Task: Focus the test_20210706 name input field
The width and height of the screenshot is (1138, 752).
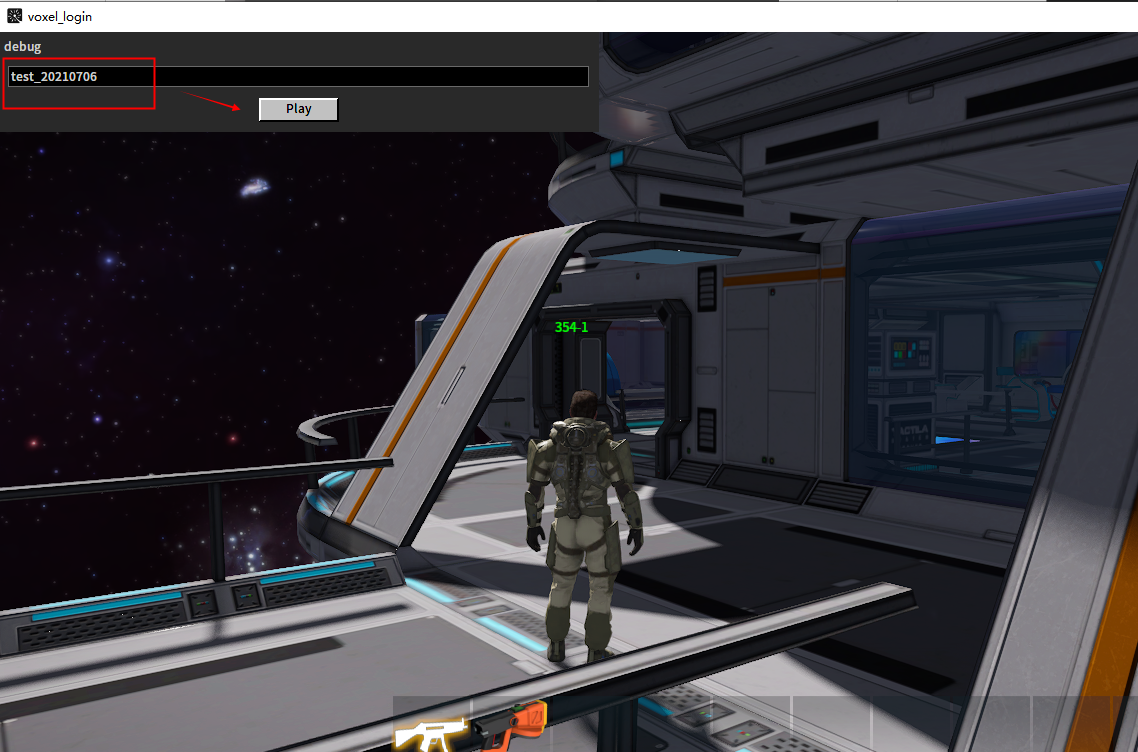Action: tap(298, 77)
